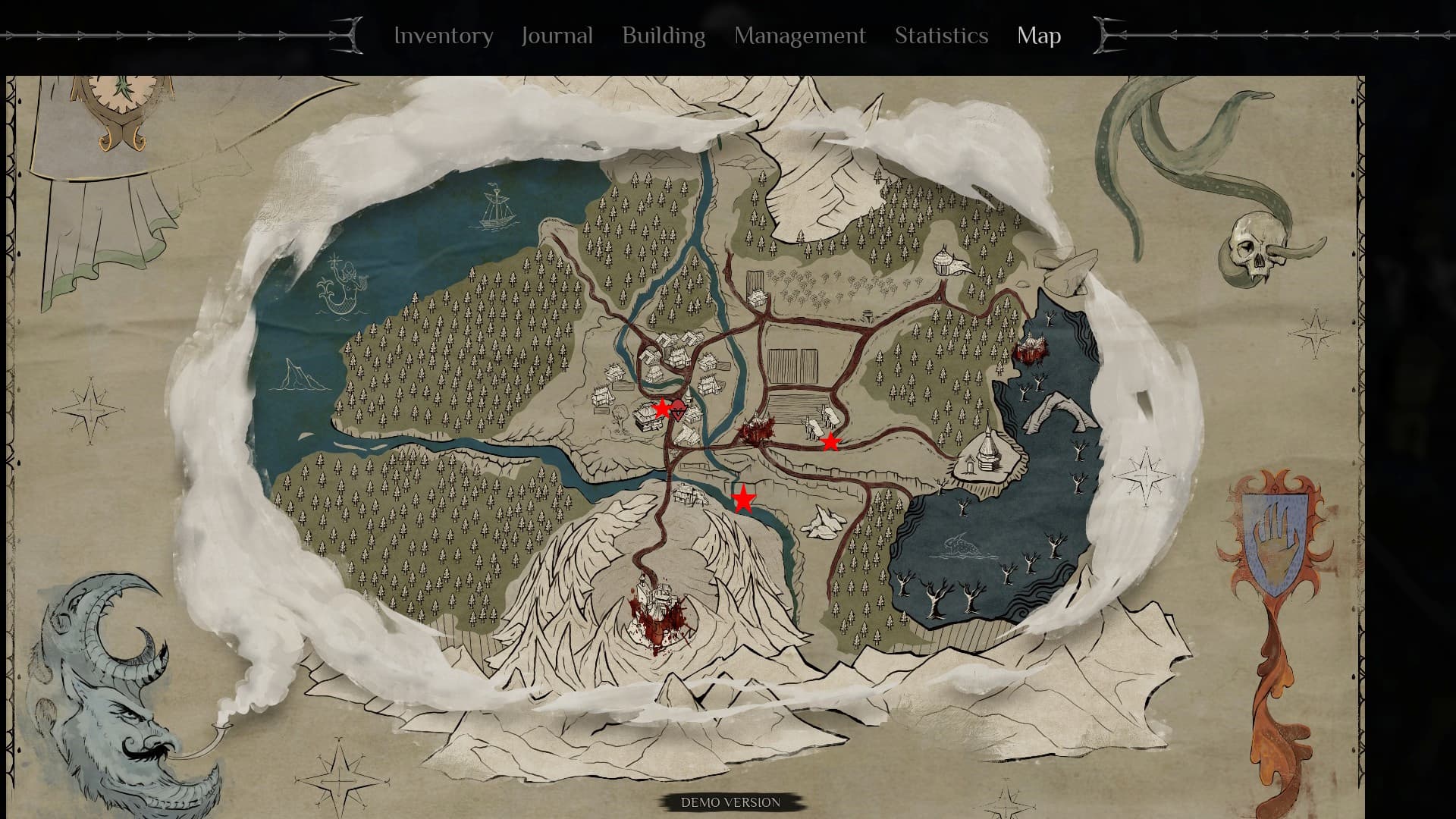Click the star marker by the river crossing
Image resolution: width=1456 pixels, height=819 pixels.
[743, 499]
